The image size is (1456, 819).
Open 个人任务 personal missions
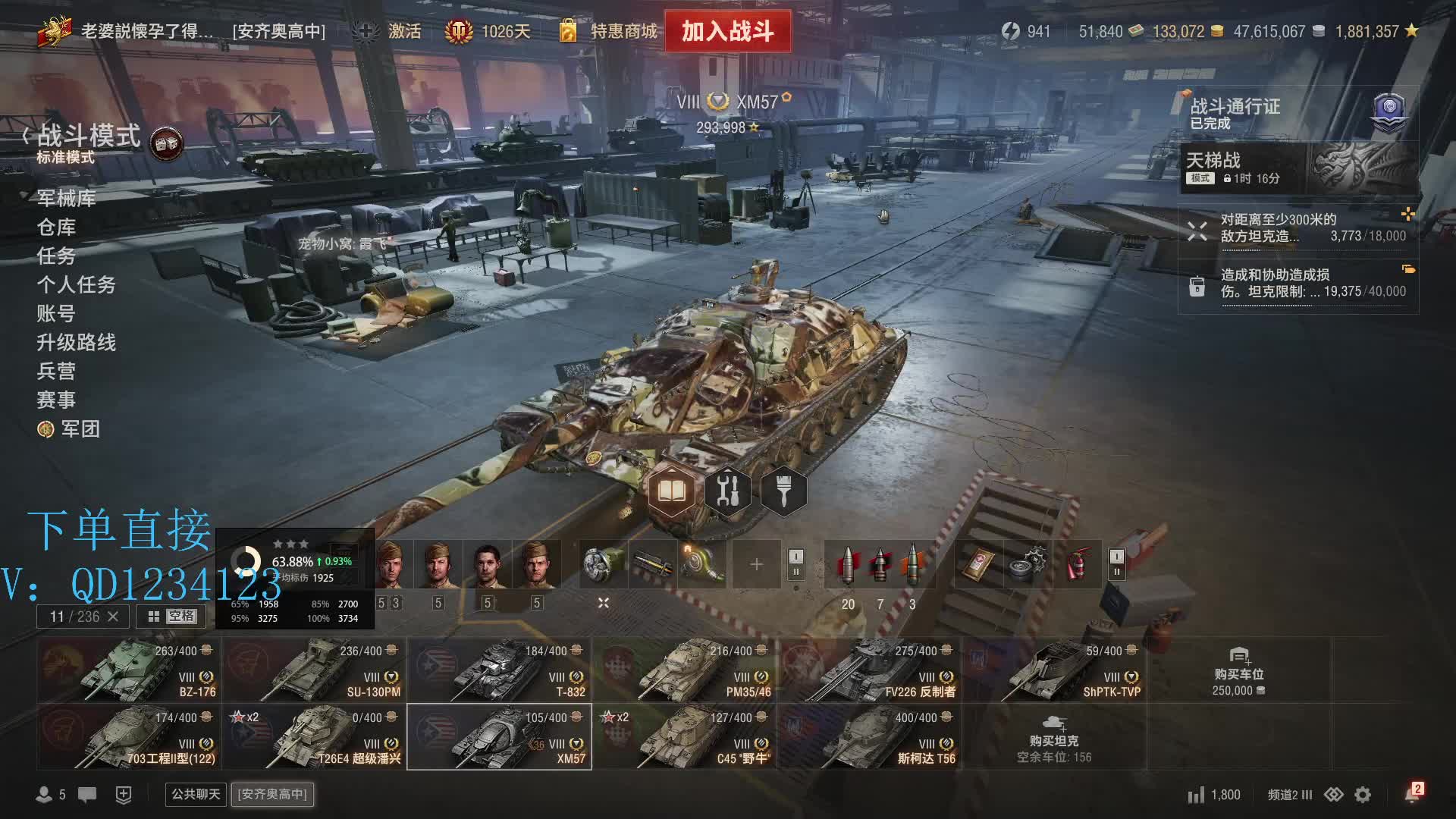[x=76, y=284]
